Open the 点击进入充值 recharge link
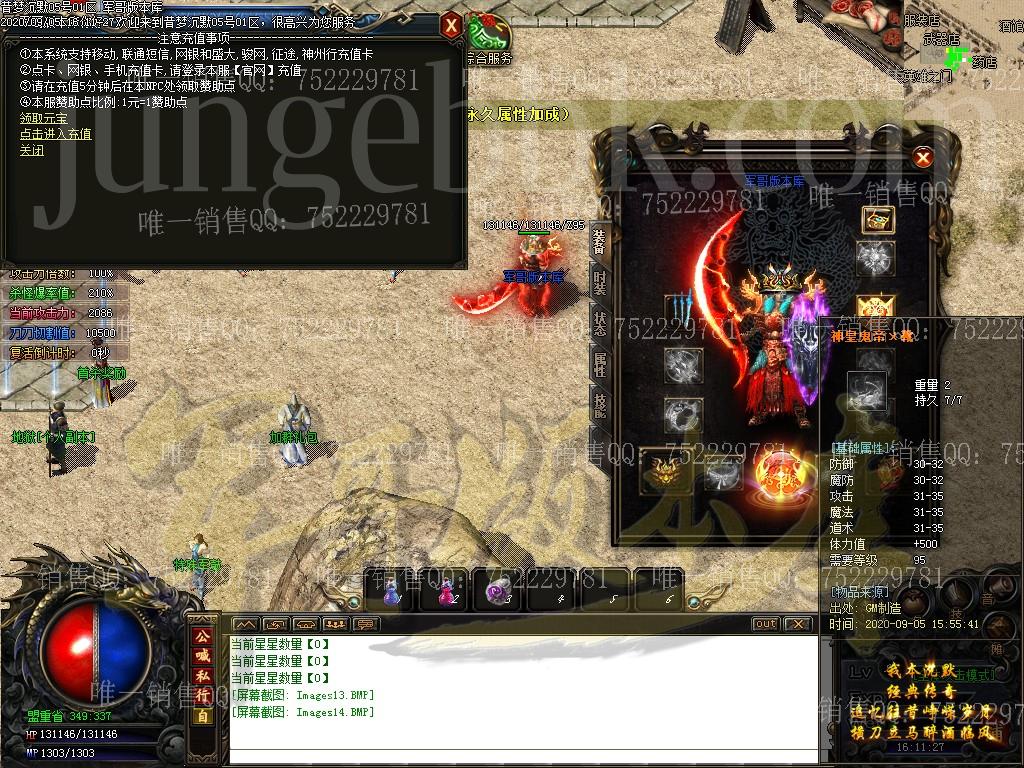The width and height of the screenshot is (1024, 768). point(55,134)
